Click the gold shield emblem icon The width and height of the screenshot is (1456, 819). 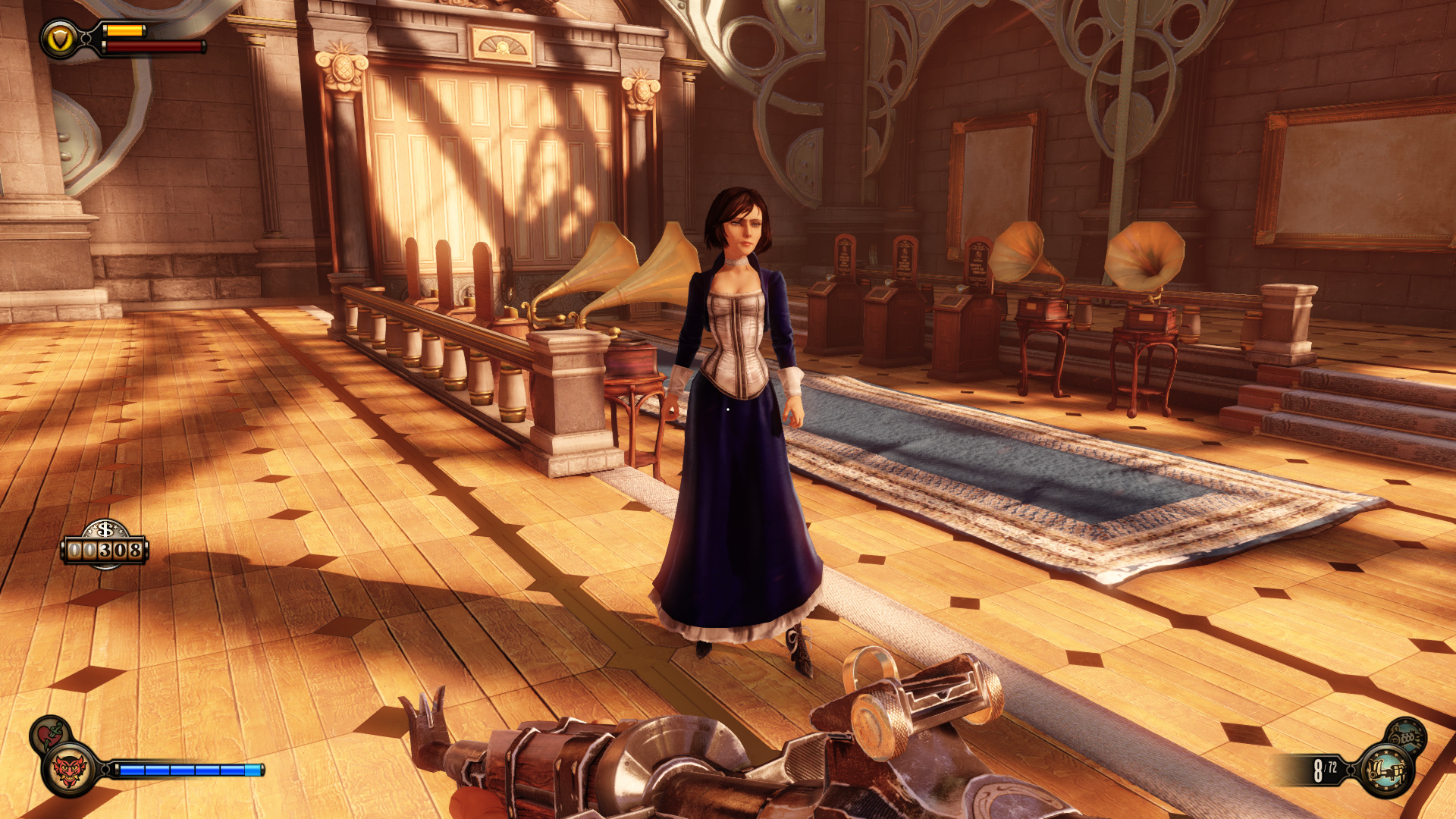(60, 39)
